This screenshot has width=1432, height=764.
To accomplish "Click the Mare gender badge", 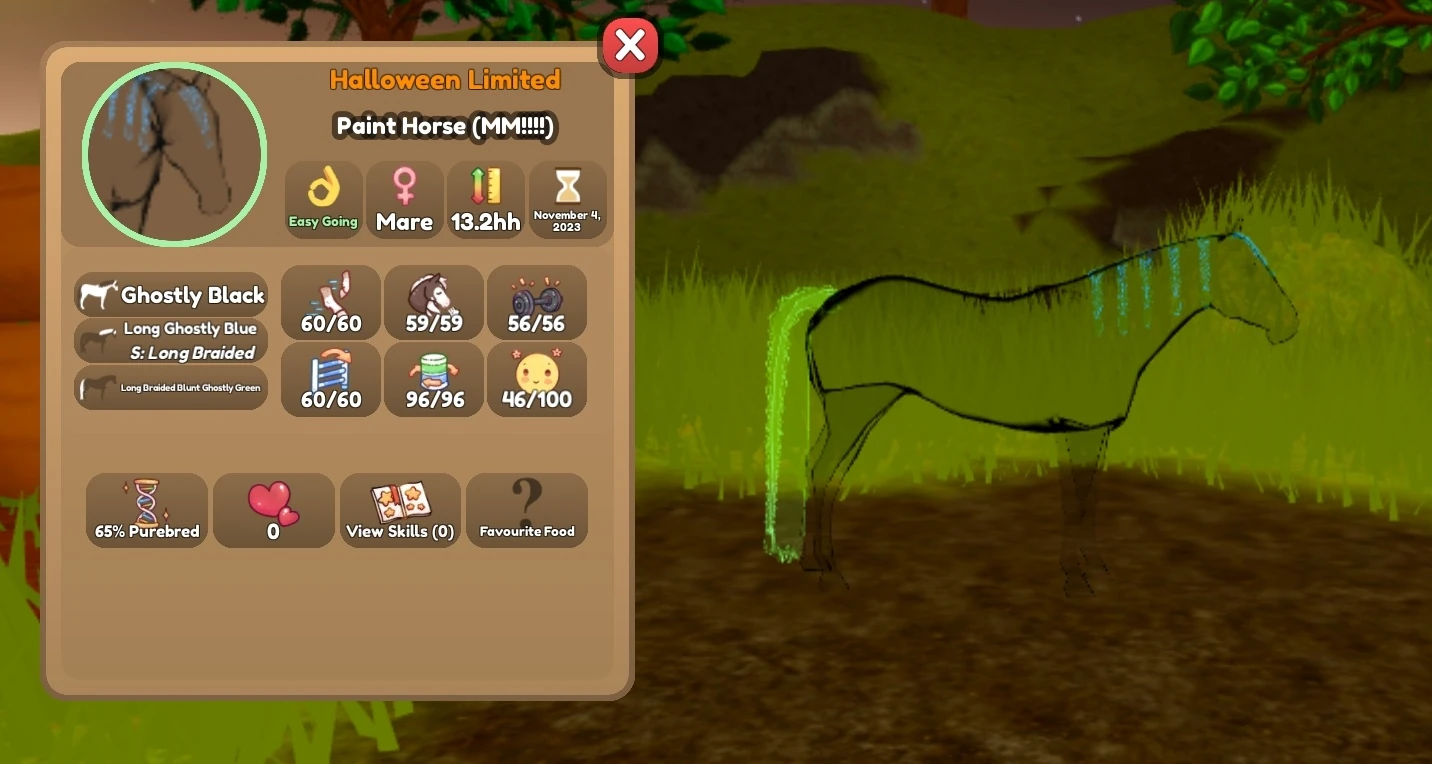I will coord(404,199).
